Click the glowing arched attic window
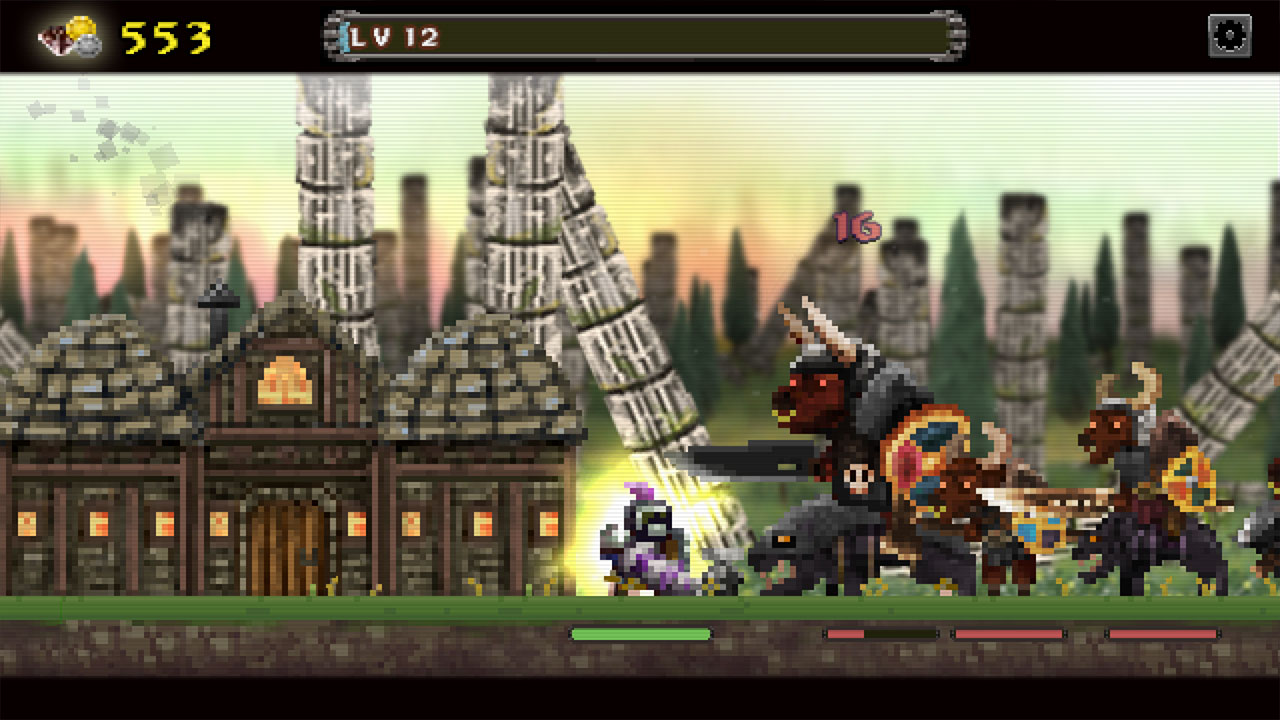The width and height of the screenshot is (1280, 720). pos(283,378)
